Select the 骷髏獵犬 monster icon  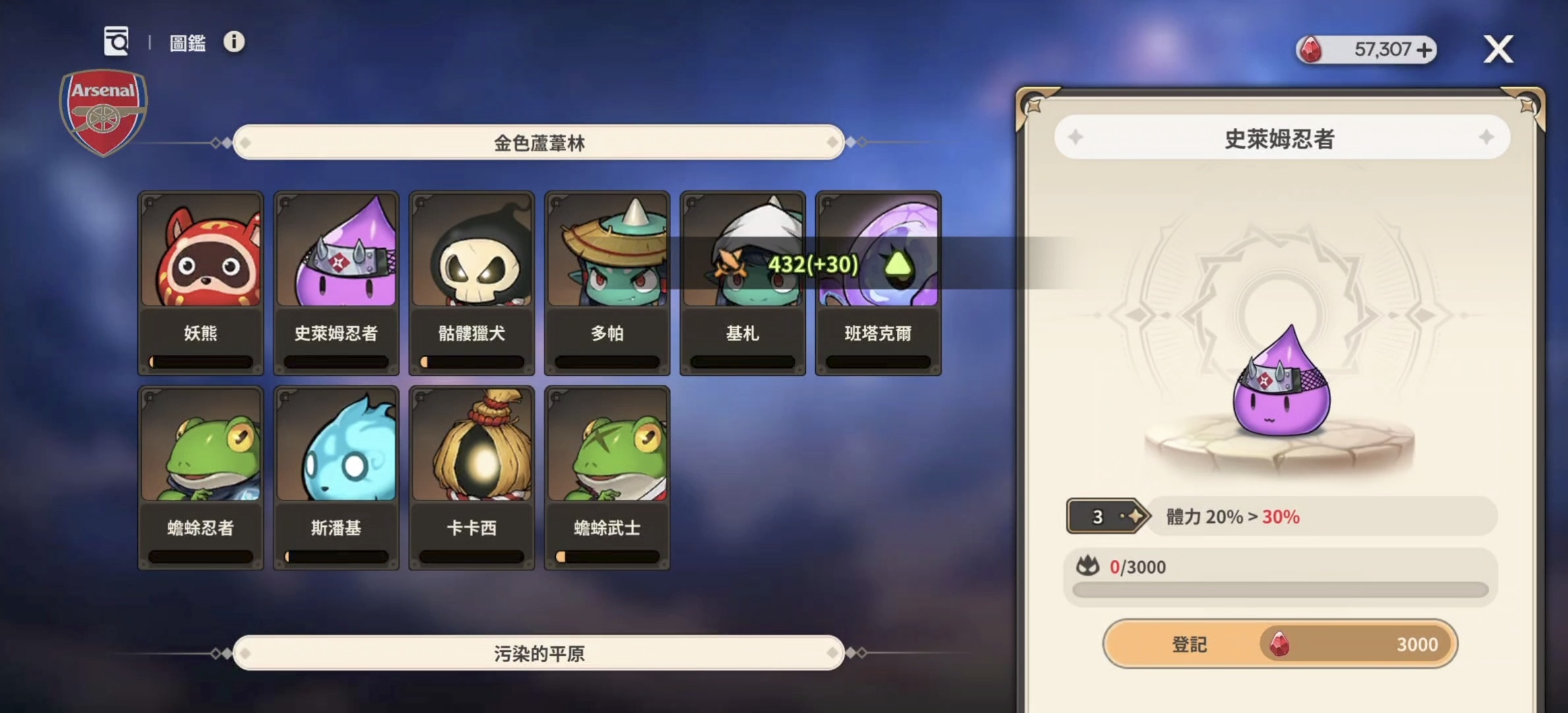[471, 253]
